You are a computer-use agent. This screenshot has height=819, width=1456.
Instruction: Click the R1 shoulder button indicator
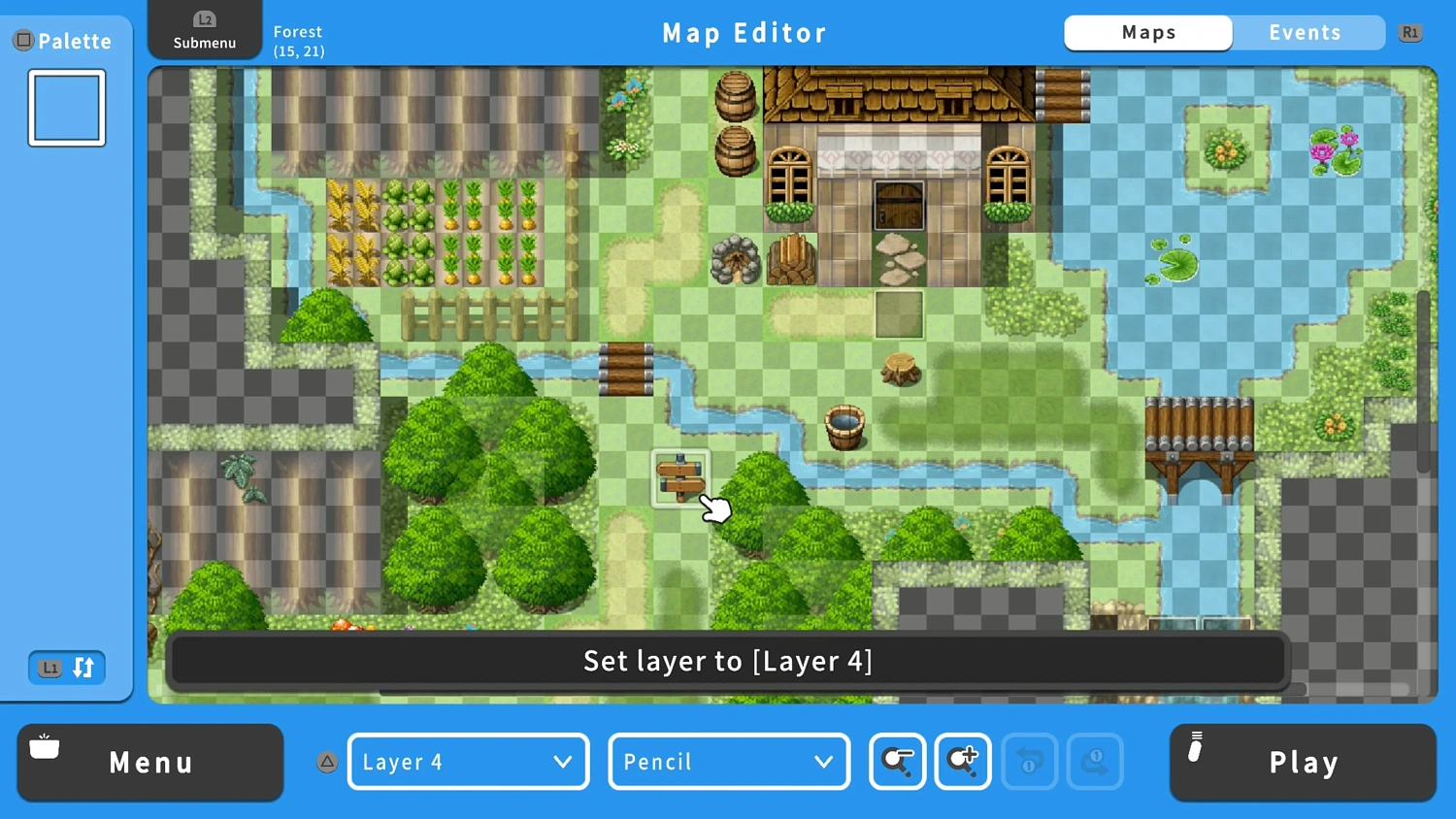[x=1410, y=32]
